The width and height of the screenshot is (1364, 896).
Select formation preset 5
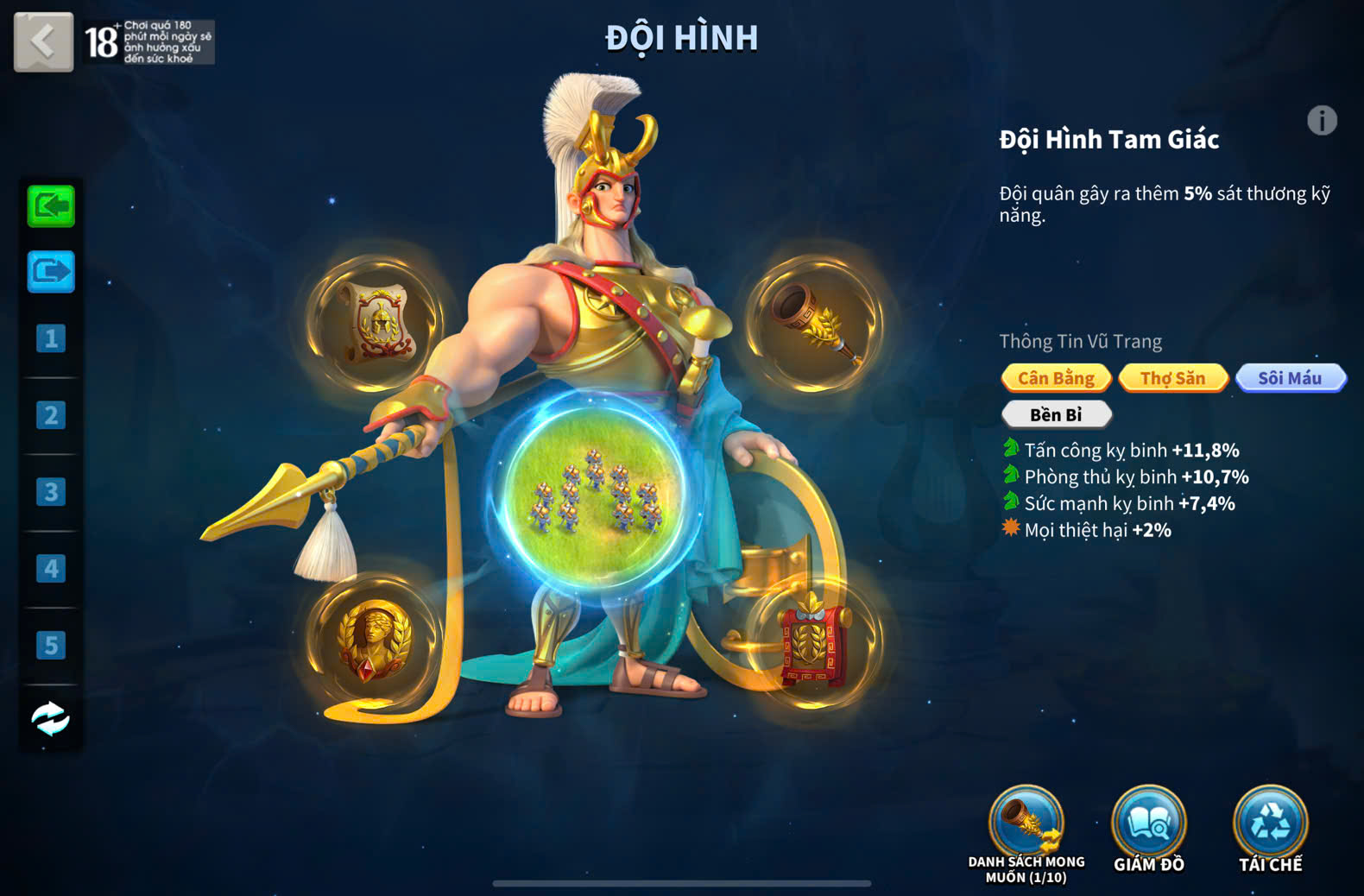pos(51,646)
